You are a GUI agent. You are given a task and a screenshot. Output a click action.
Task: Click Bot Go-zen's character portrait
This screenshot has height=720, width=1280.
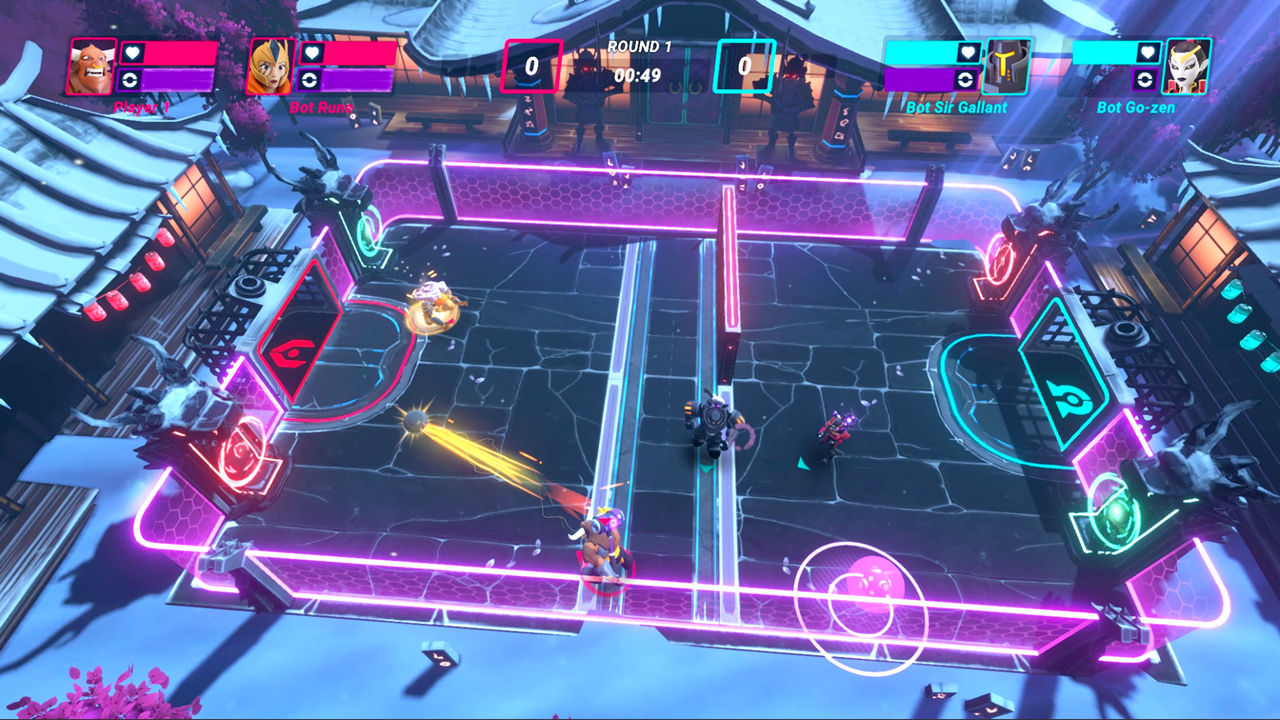click(1188, 68)
